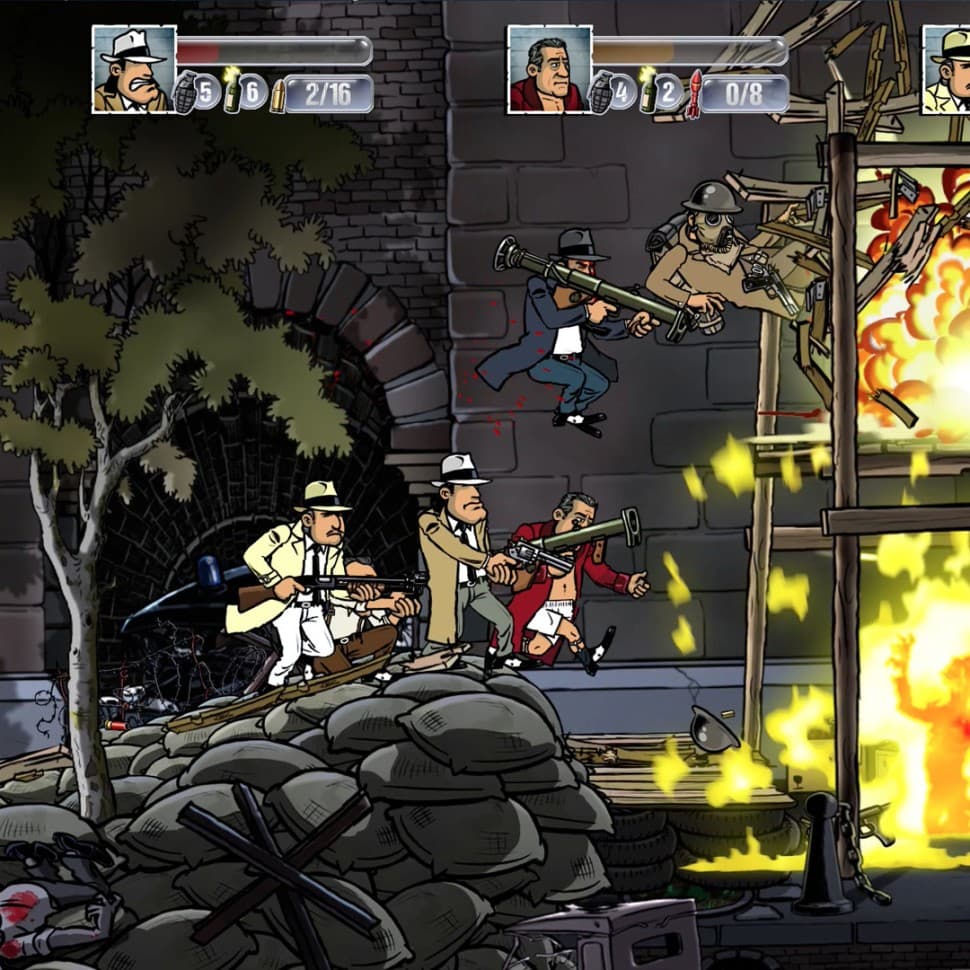Click the partially visible third player portrait
The image size is (970, 970).
click(946, 69)
